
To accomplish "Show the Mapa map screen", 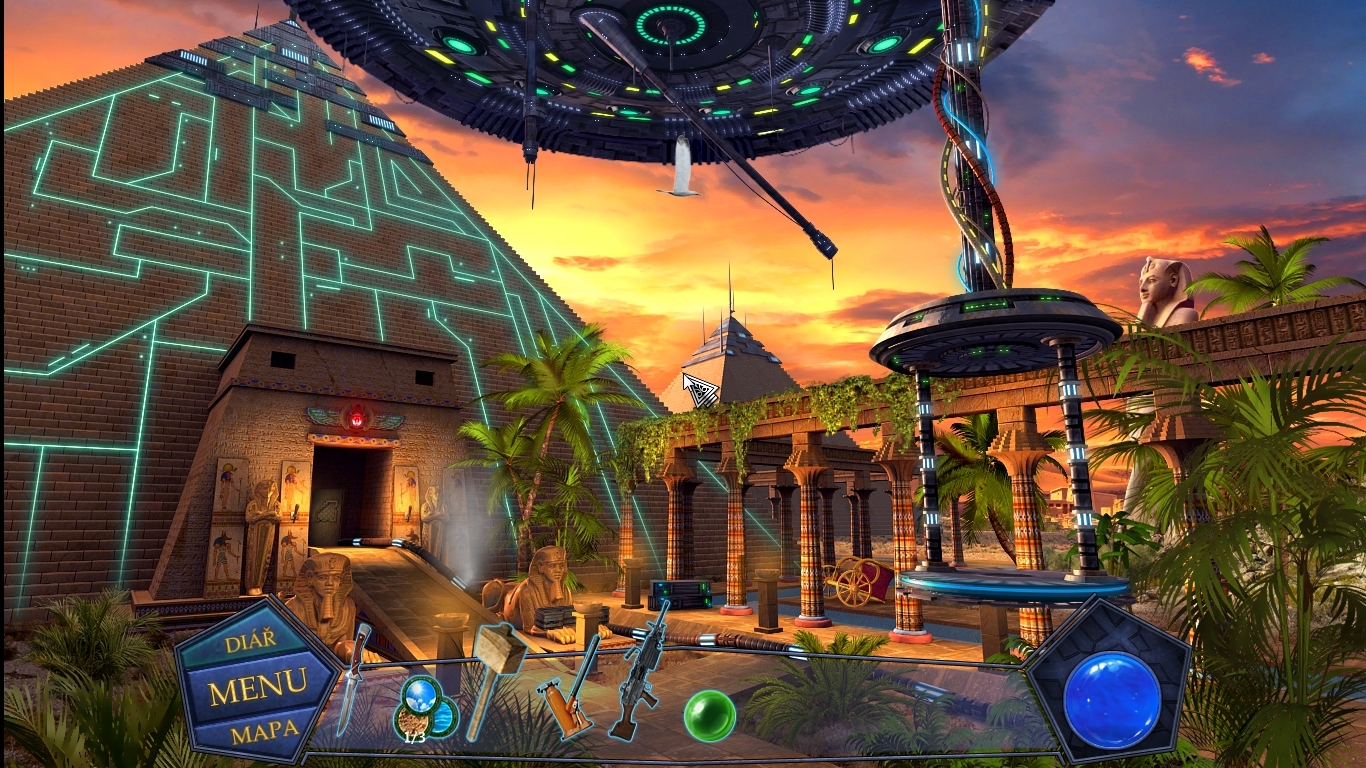I will pyautogui.click(x=265, y=729).
